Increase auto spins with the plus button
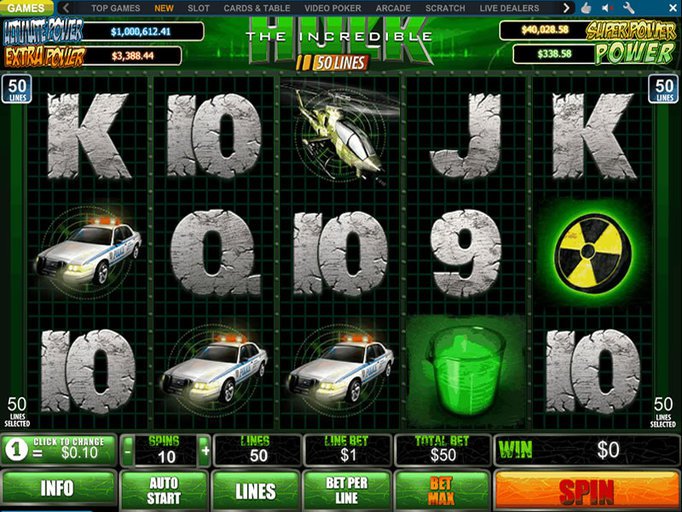This screenshot has width=682, height=512. (x=205, y=450)
